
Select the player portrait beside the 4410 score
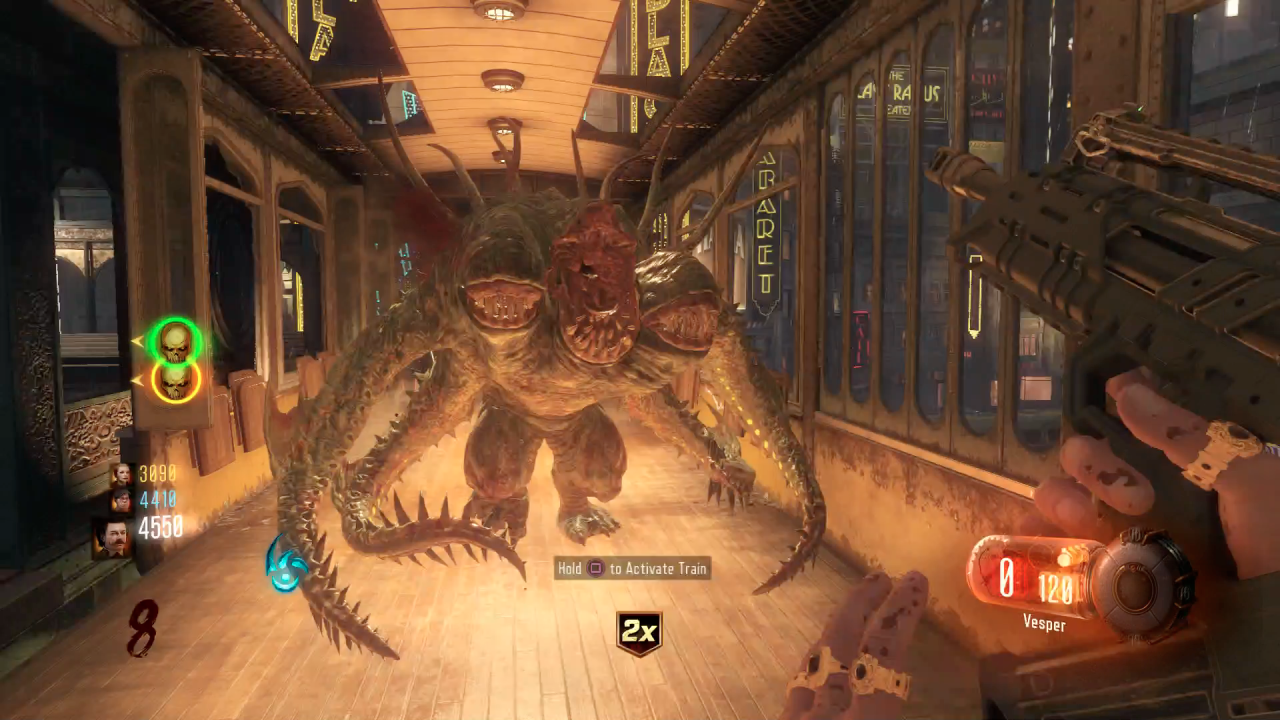pos(121,499)
